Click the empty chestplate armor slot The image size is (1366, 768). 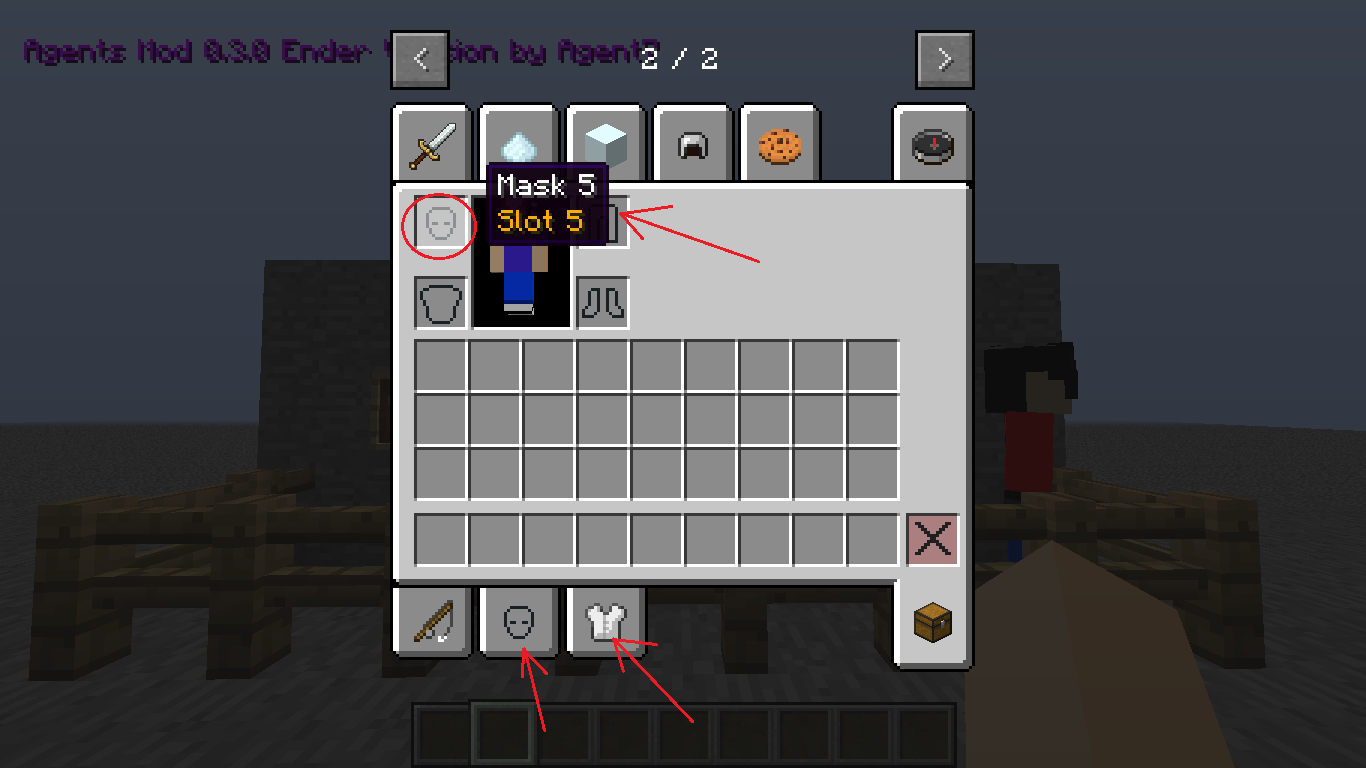(x=438, y=302)
